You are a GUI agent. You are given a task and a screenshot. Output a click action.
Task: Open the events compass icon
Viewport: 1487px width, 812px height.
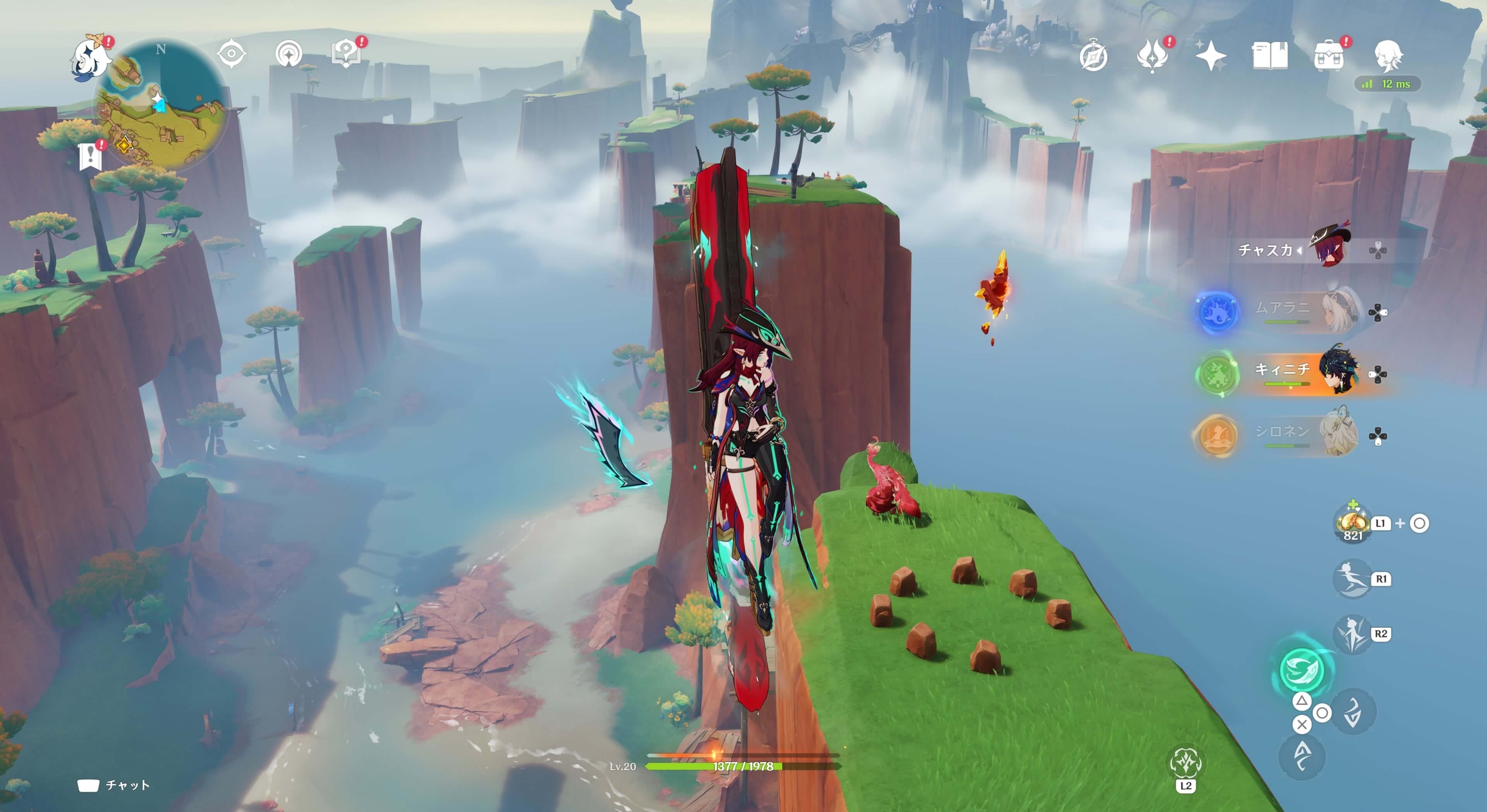pos(1093,57)
